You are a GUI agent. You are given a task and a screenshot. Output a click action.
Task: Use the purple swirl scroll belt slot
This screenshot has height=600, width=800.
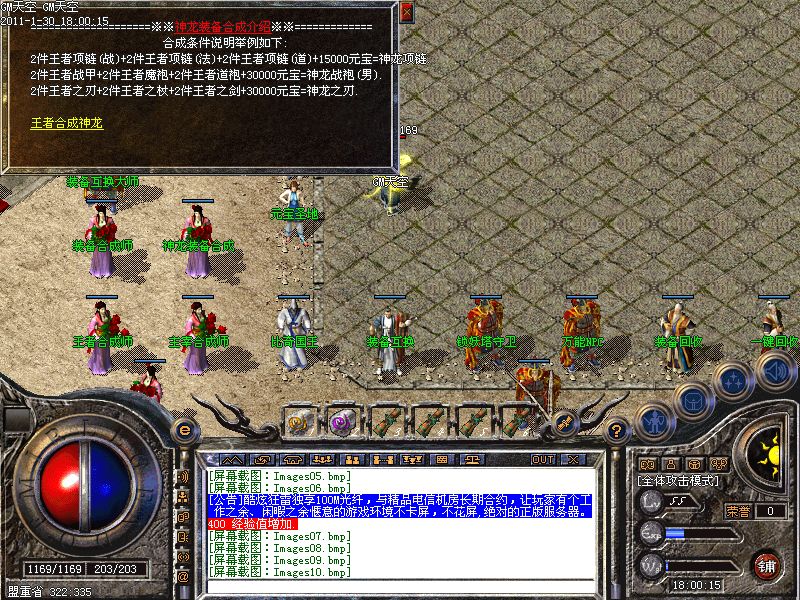pyautogui.click(x=342, y=421)
